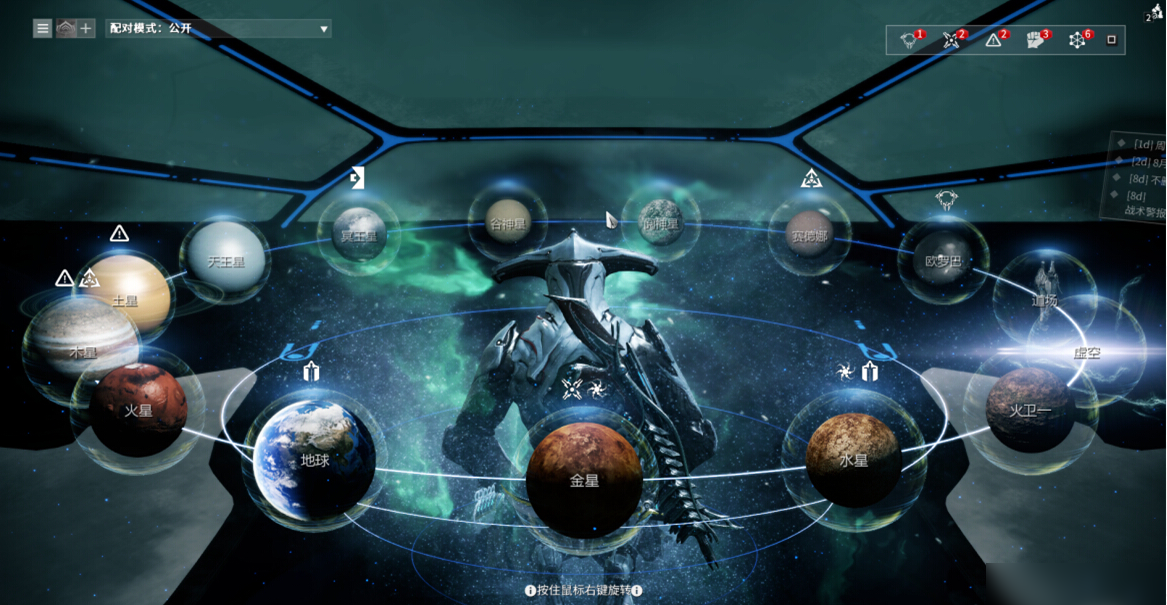Choose the Venus planet (金星)

584,480
